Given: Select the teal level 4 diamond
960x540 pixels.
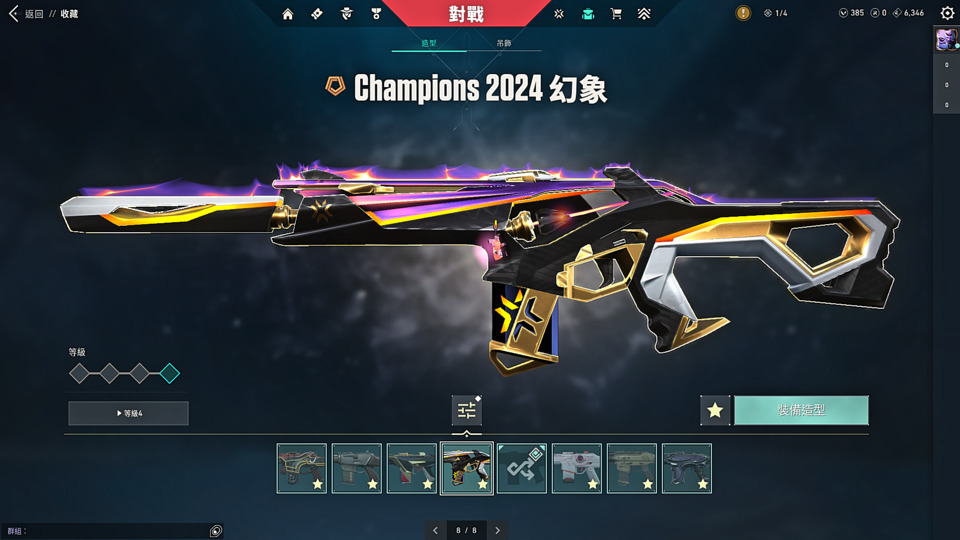Looking at the screenshot, I should click(170, 373).
